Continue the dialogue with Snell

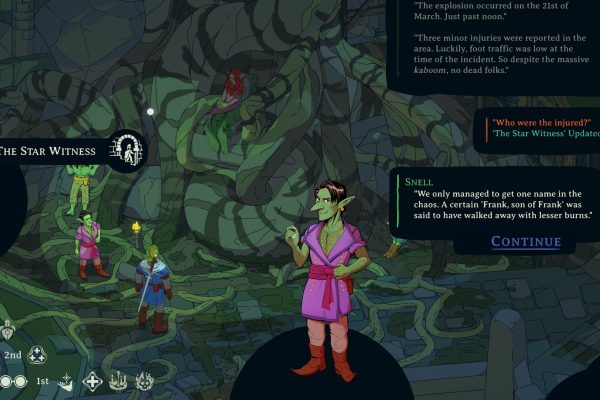point(526,242)
